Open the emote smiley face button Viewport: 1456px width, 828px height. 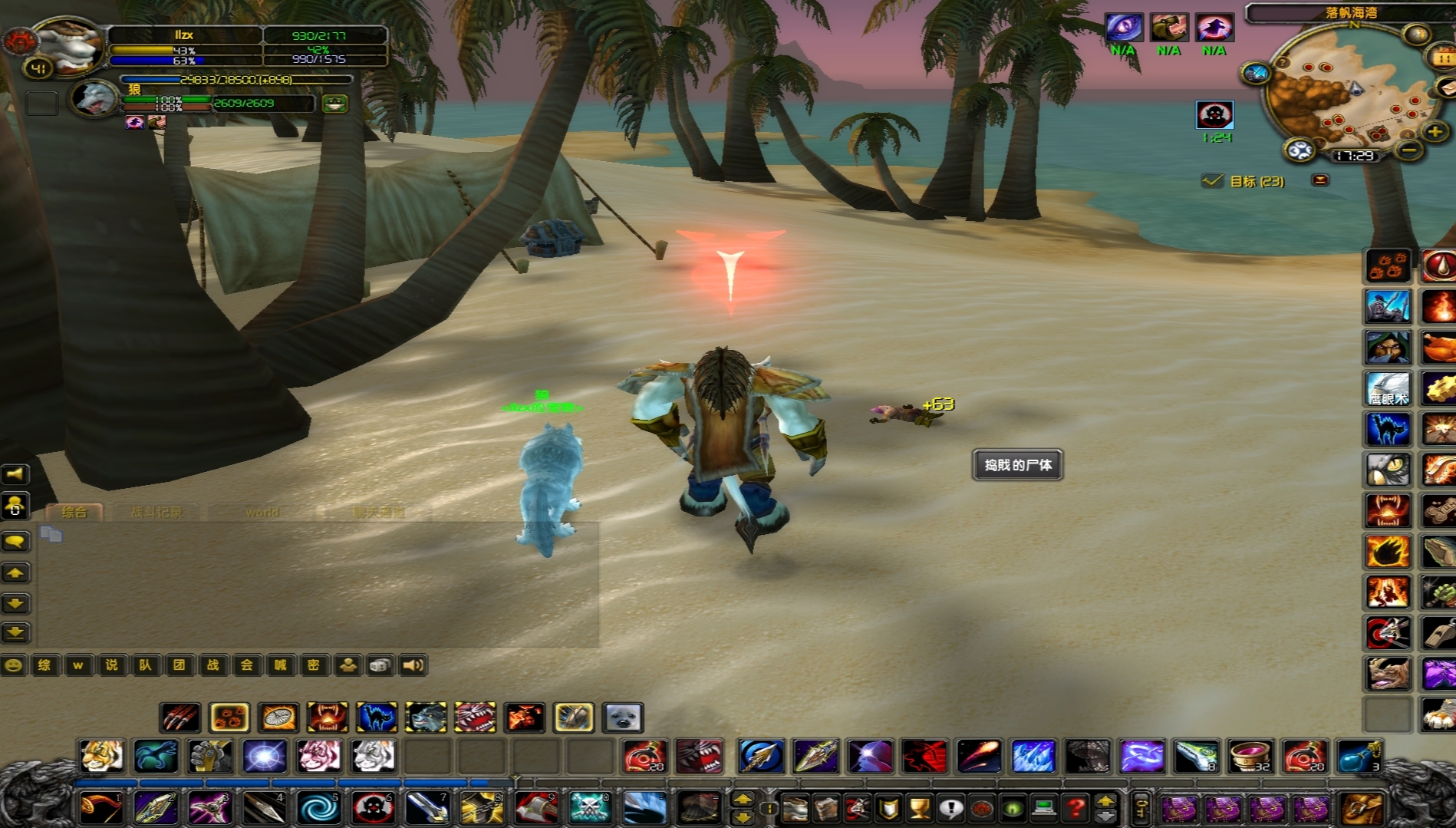coord(13,665)
